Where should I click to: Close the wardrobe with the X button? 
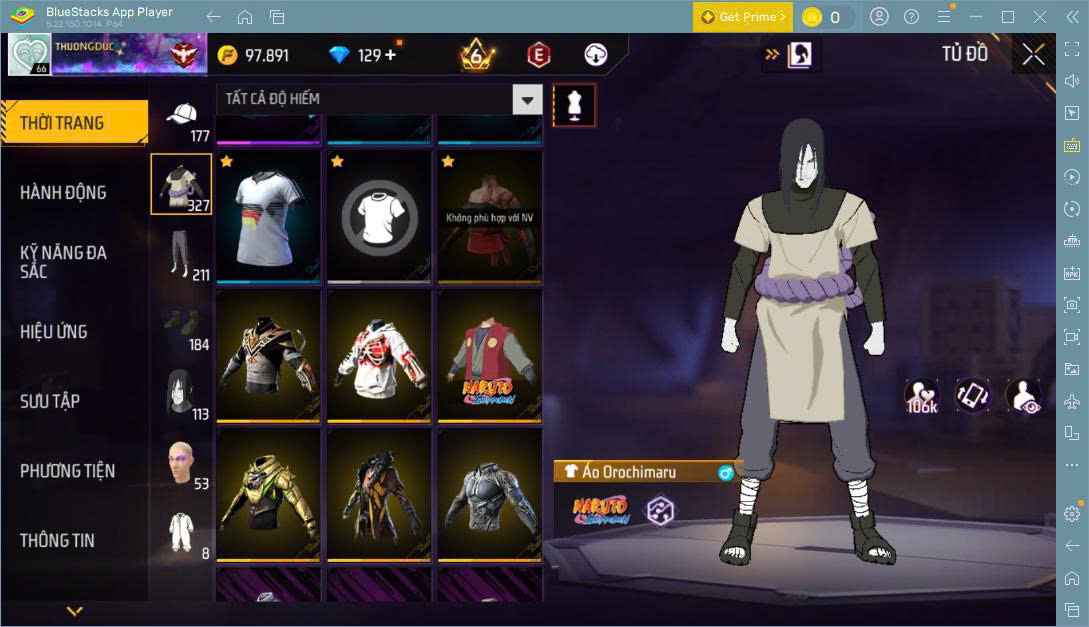[x=1033, y=54]
